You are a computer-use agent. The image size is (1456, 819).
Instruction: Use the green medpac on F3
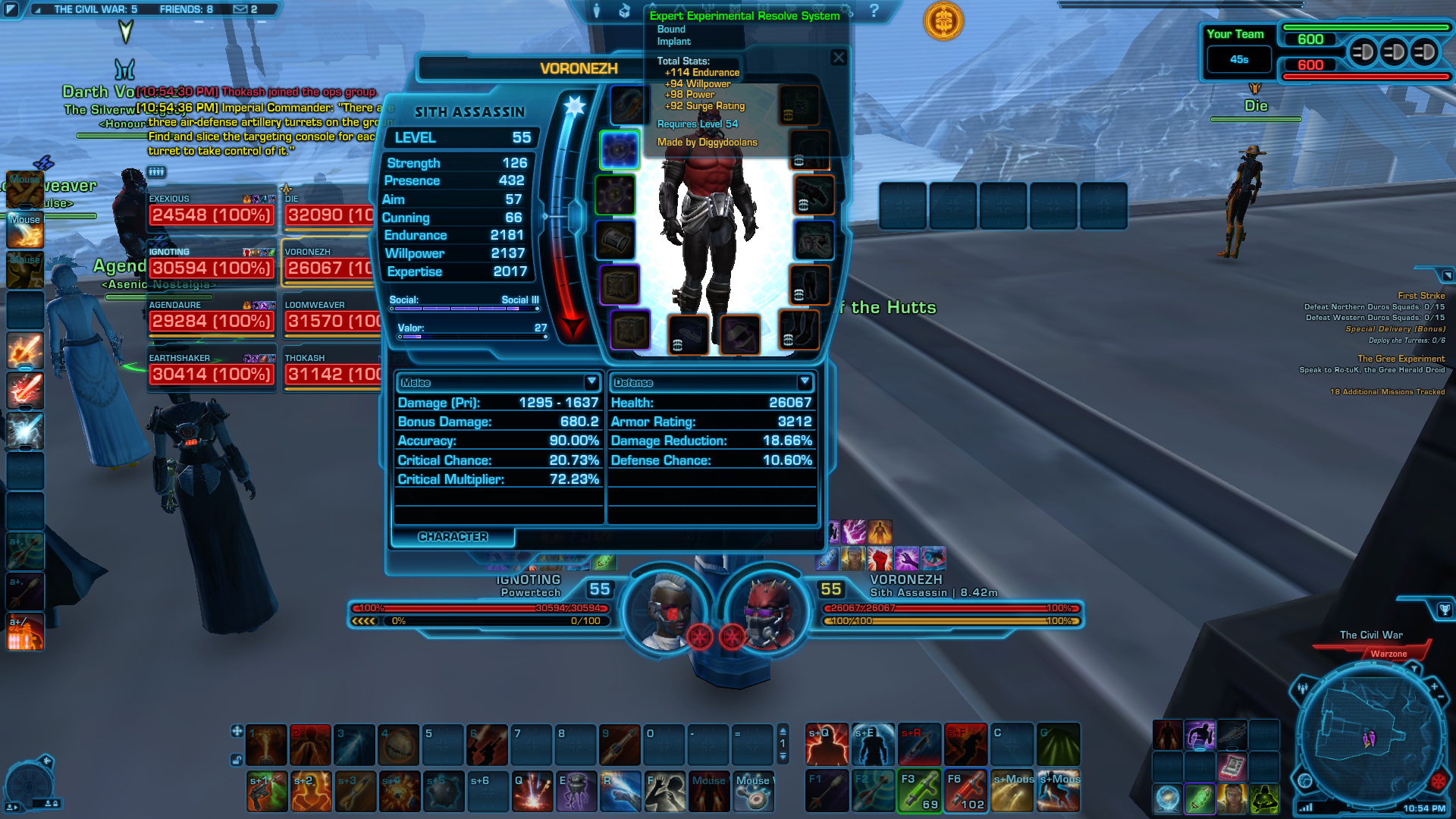(919, 791)
